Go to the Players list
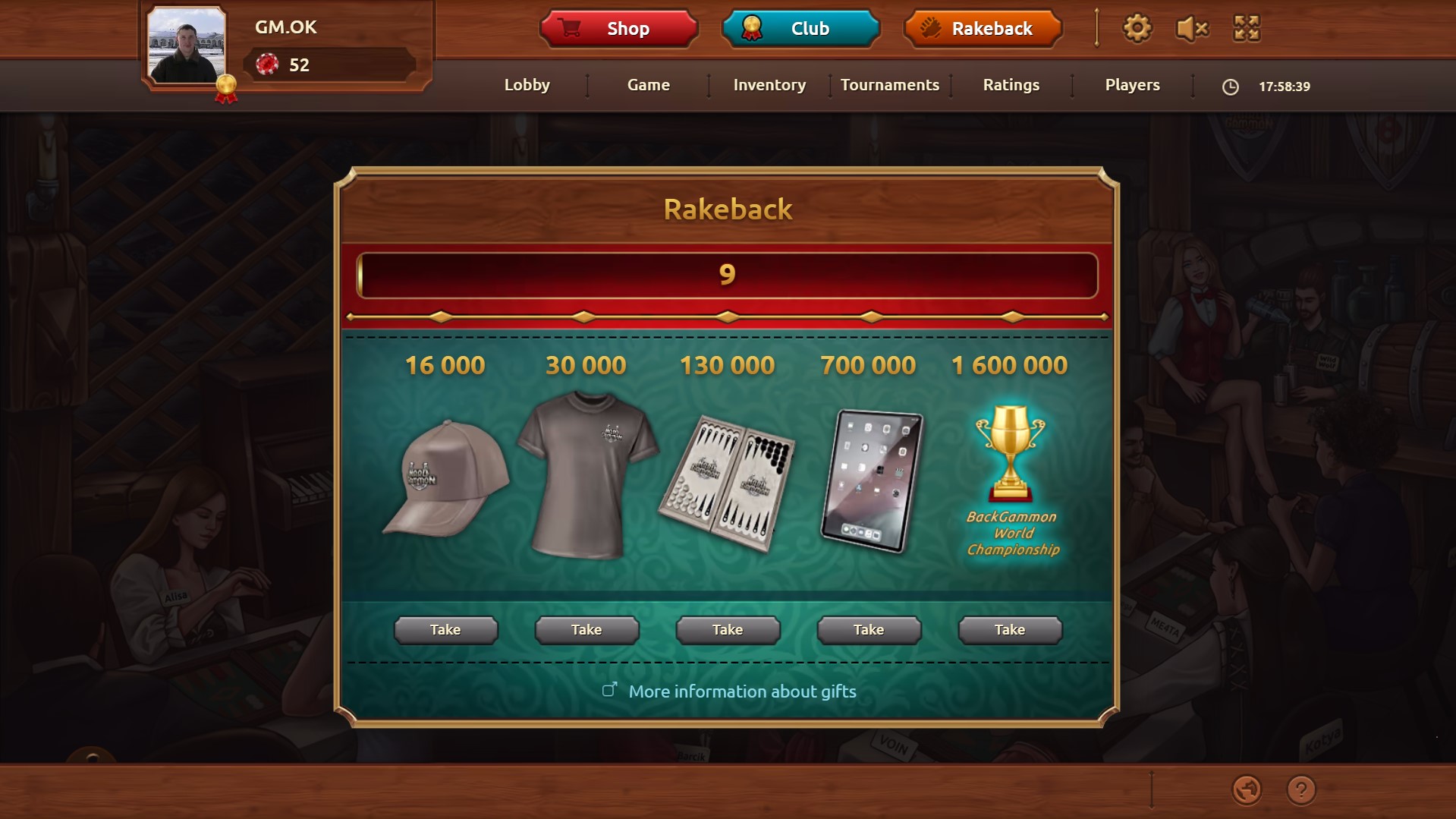The height and width of the screenshot is (819, 1456). tap(1131, 85)
